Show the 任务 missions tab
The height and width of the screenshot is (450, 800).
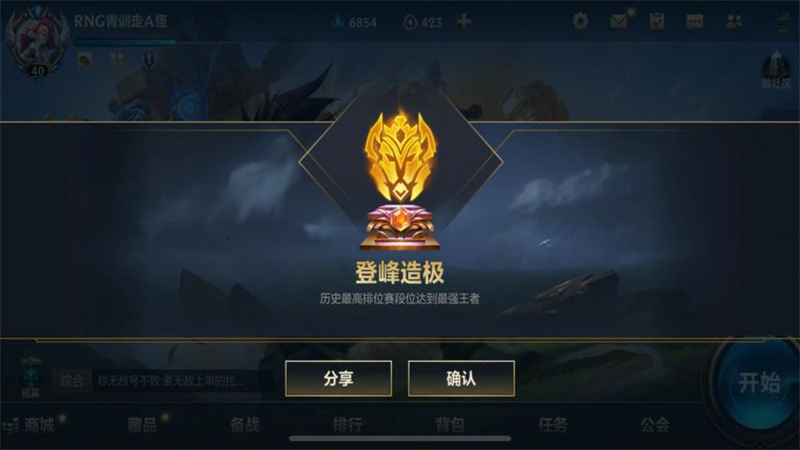(x=553, y=425)
